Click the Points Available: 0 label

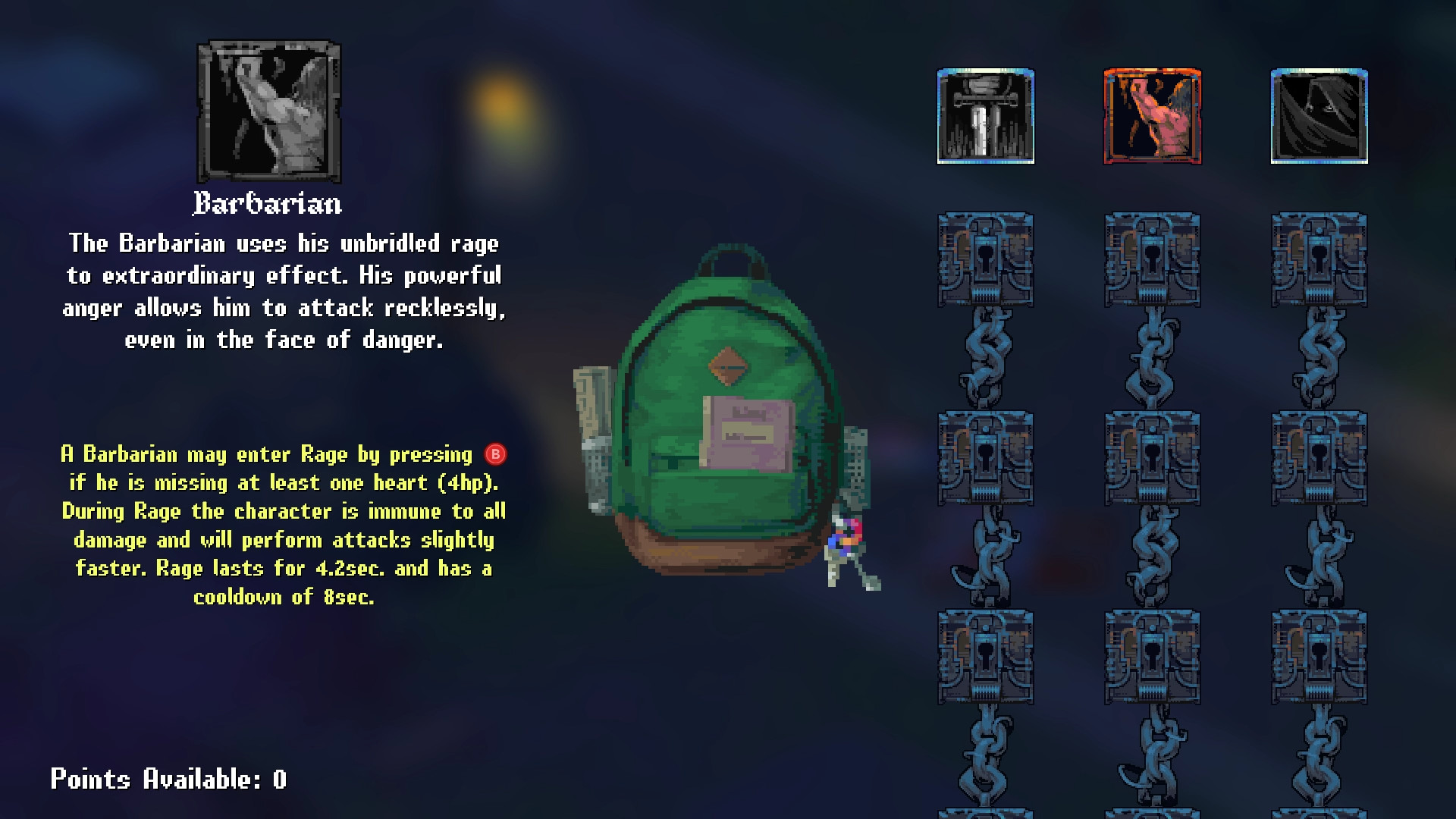[x=168, y=780]
